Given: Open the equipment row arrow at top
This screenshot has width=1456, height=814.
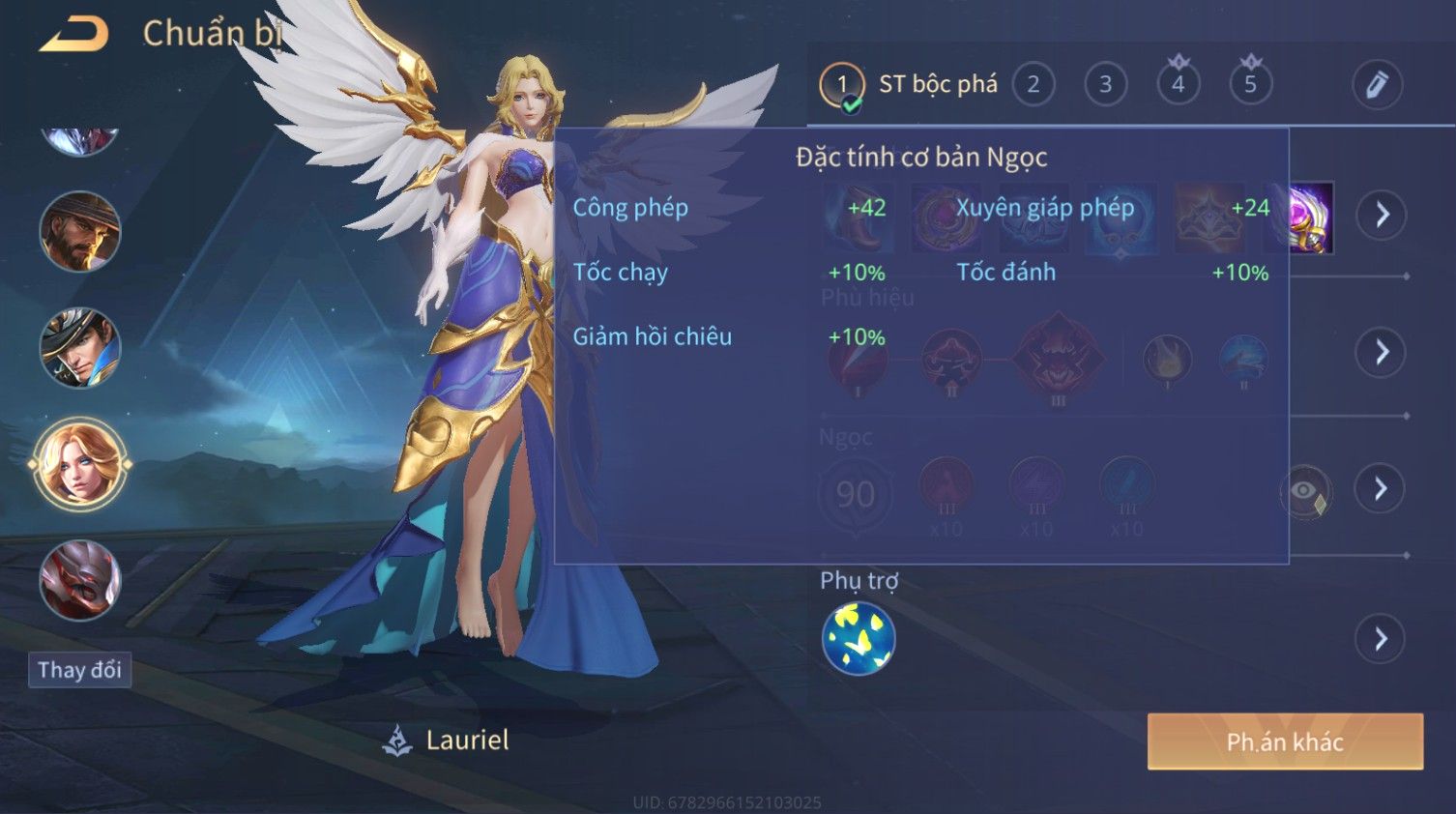Looking at the screenshot, I should tap(1382, 215).
